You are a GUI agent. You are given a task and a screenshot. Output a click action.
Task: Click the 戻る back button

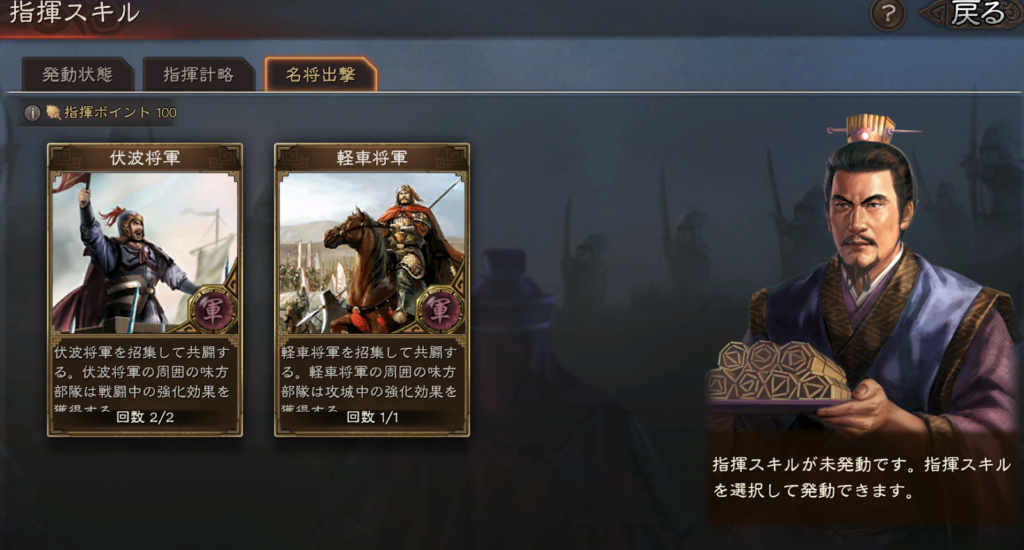(x=968, y=14)
